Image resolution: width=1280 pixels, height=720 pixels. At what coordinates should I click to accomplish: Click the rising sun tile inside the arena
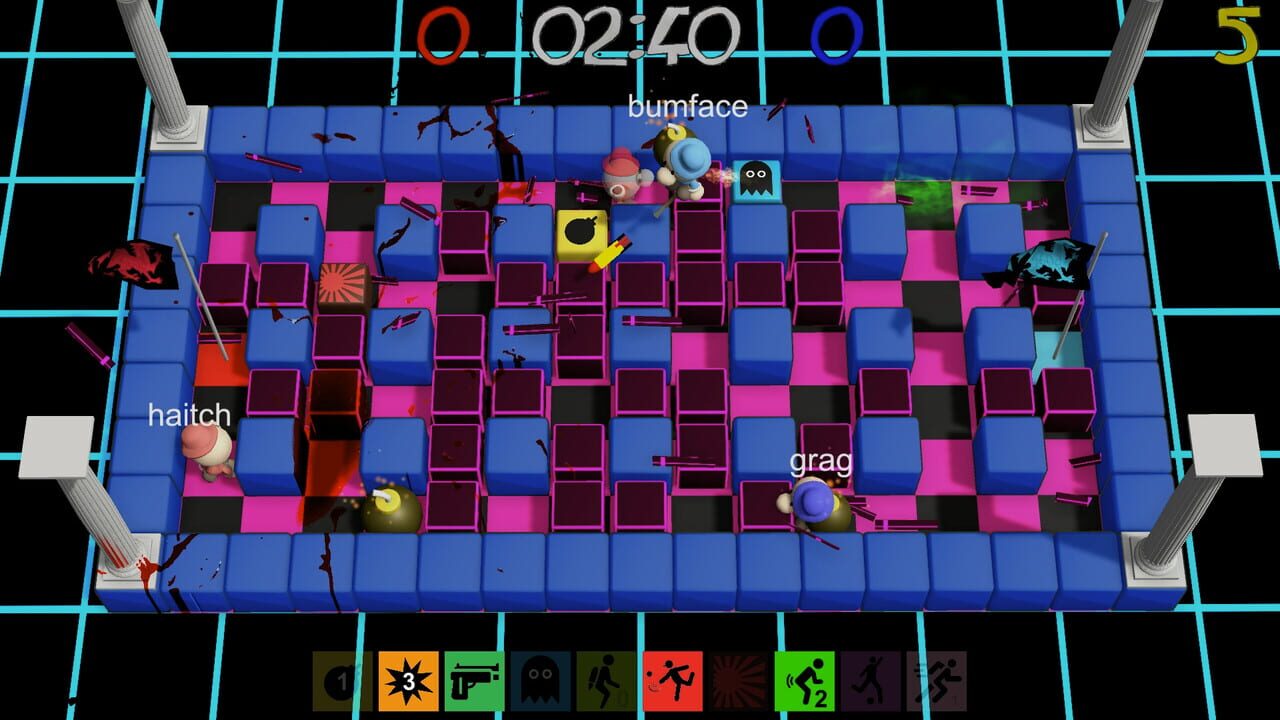(x=345, y=284)
